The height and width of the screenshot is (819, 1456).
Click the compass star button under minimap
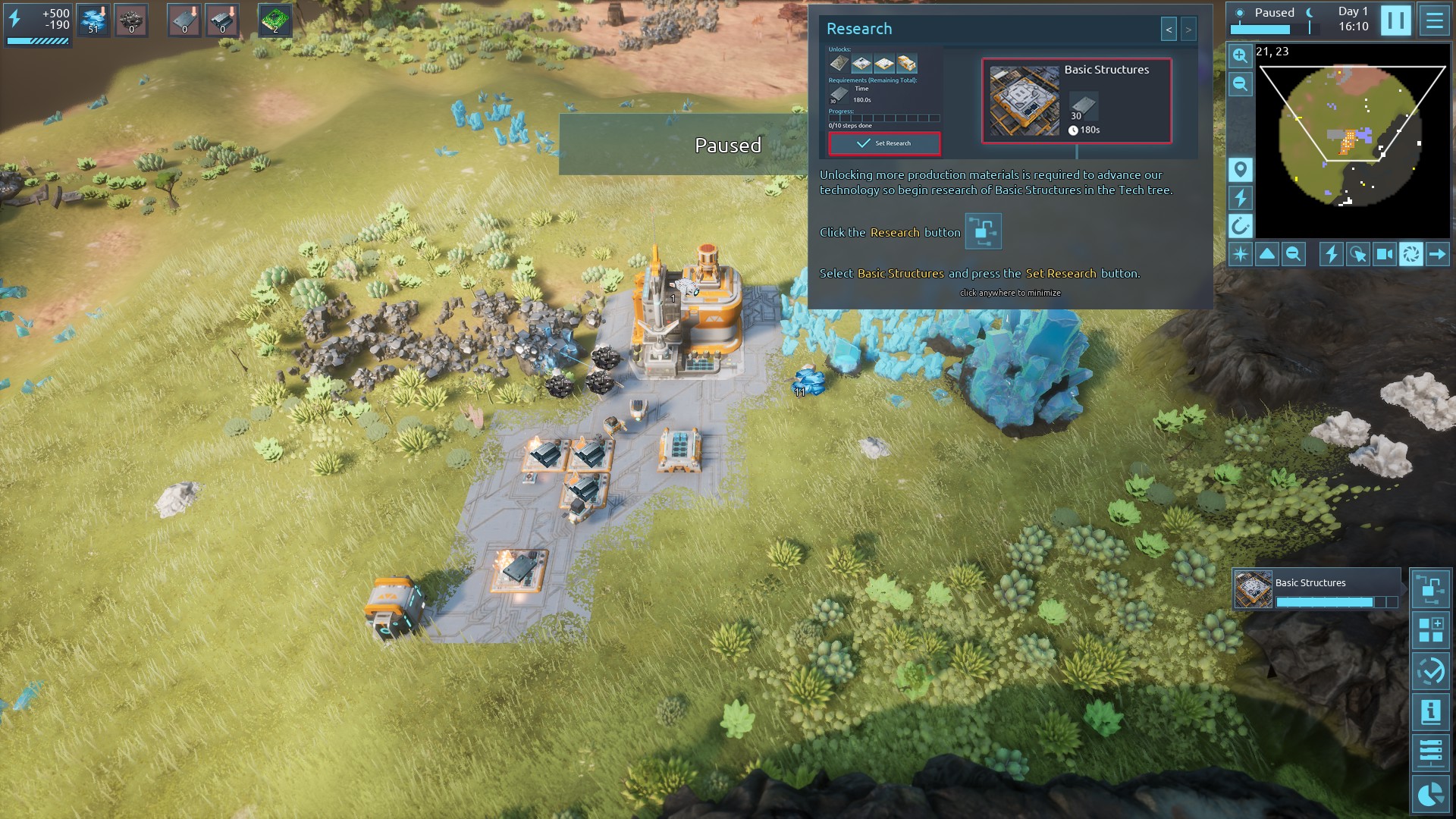(x=1240, y=254)
